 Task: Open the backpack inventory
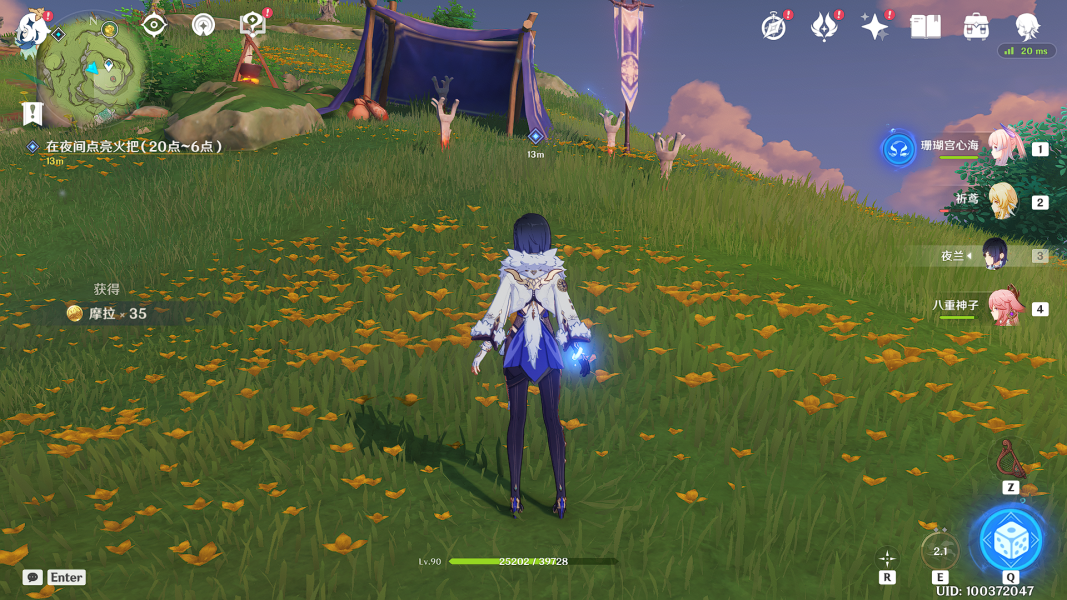[x=976, y=27]
